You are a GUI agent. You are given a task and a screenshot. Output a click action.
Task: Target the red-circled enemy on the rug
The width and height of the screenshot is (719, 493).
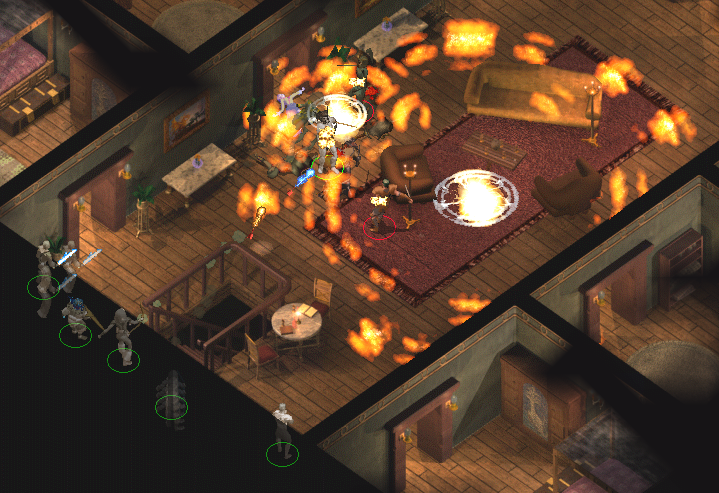(x=380, y=208)
